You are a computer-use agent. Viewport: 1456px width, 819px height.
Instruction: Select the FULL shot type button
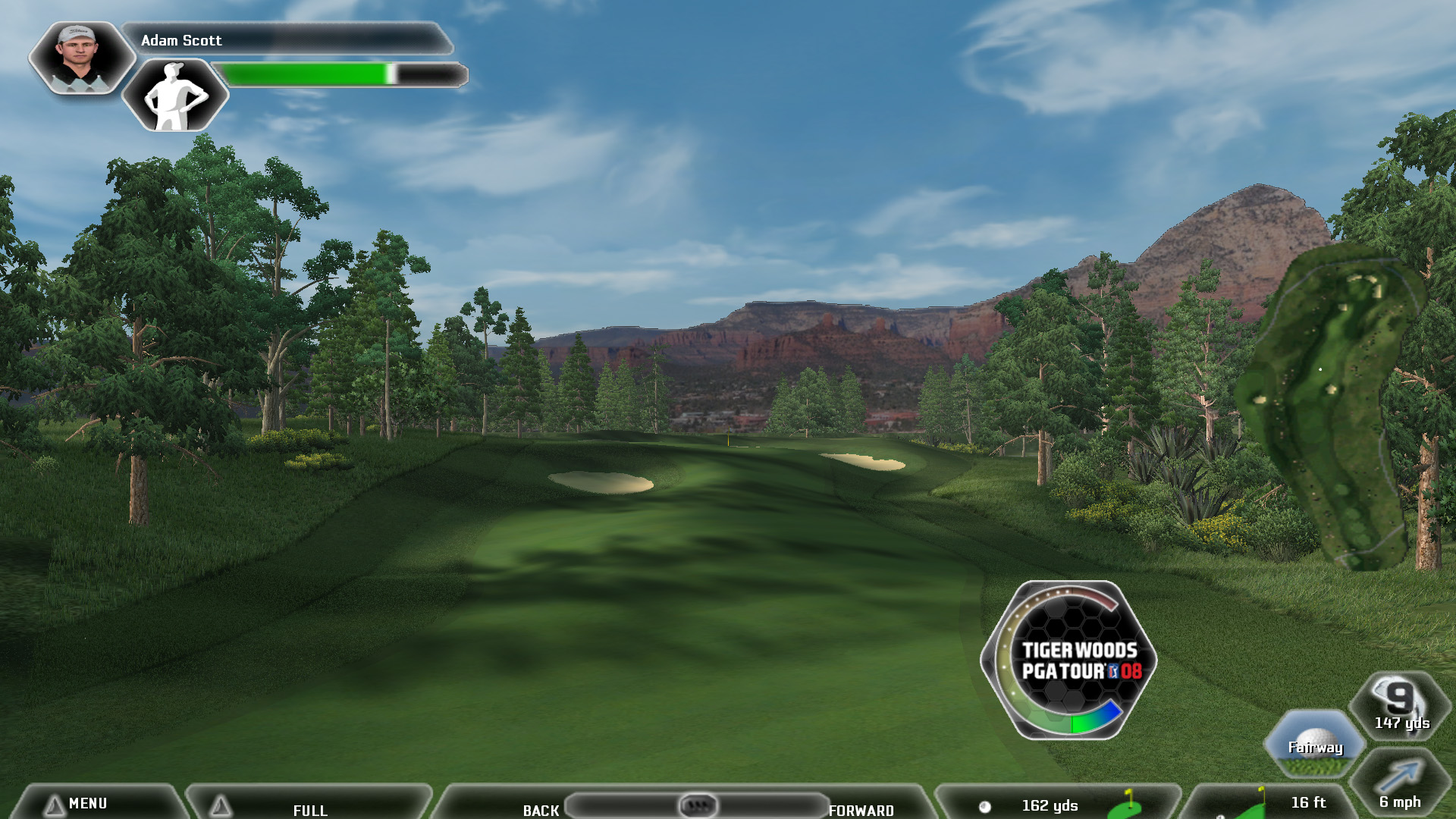pos(309,808)
